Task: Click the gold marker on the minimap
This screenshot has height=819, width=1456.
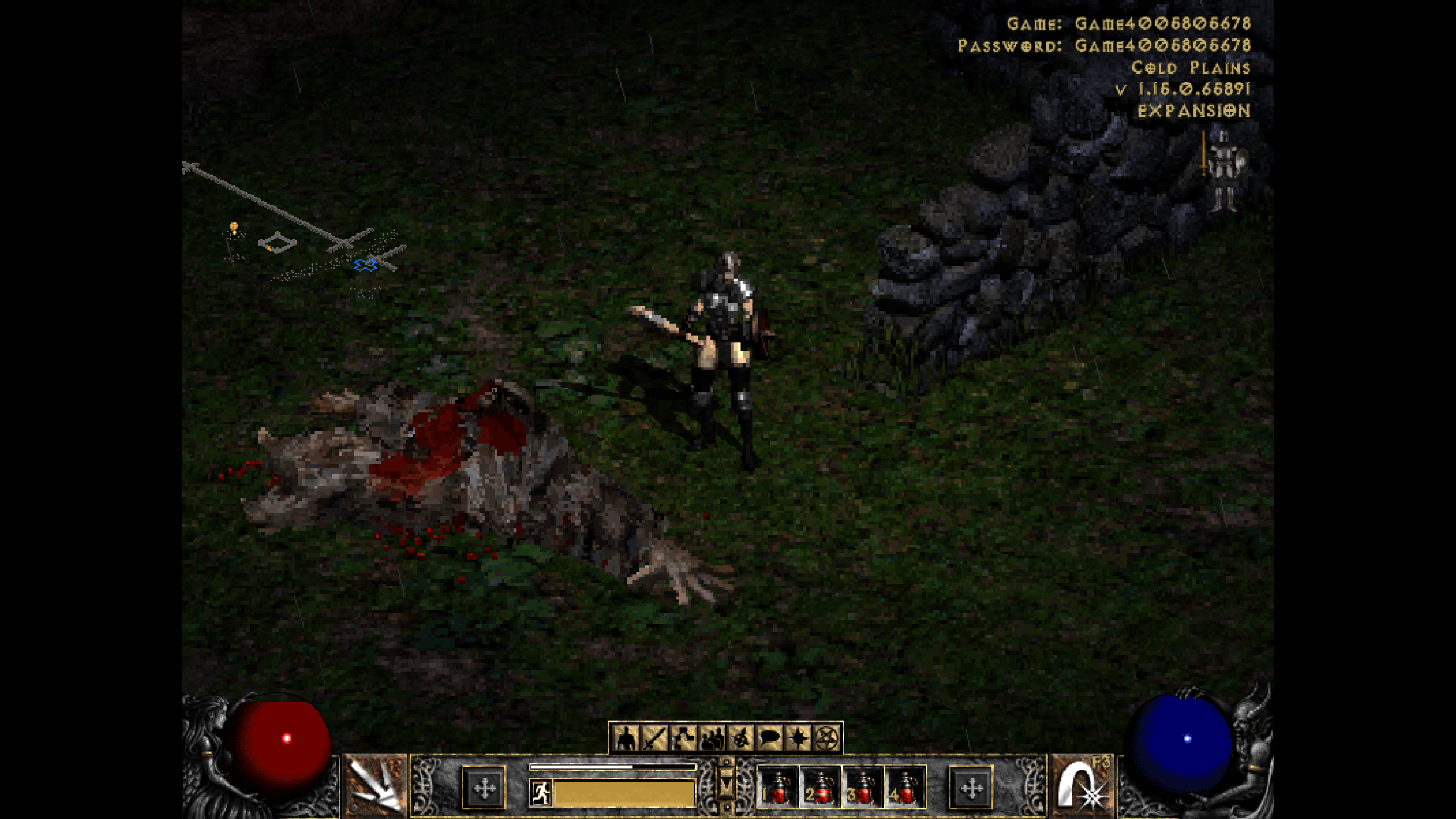Action: tap(233, 228)
